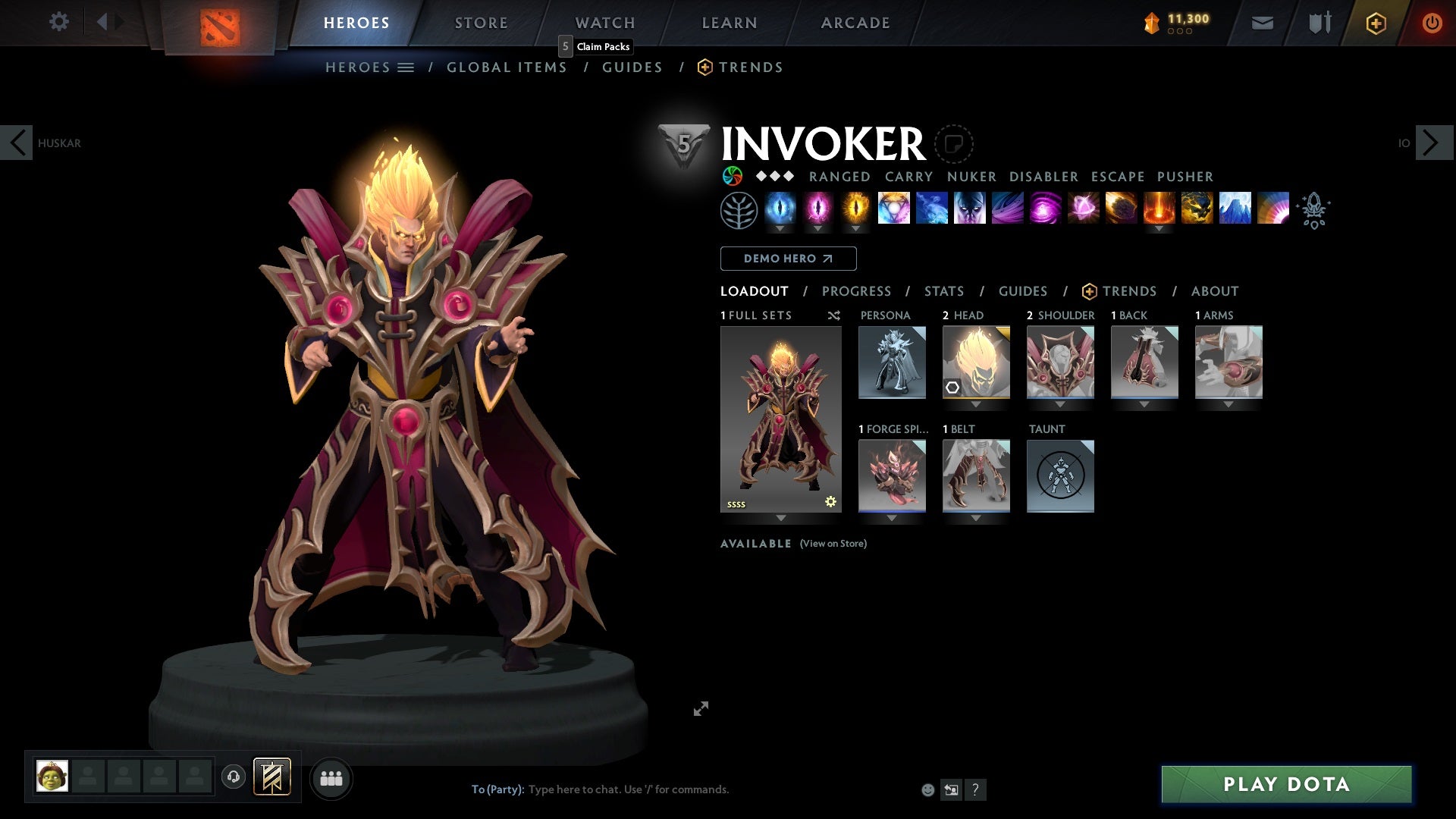Expand the Head item slot dropdown arrow
Screen dimensions: 1456x819
click(976, 404)
